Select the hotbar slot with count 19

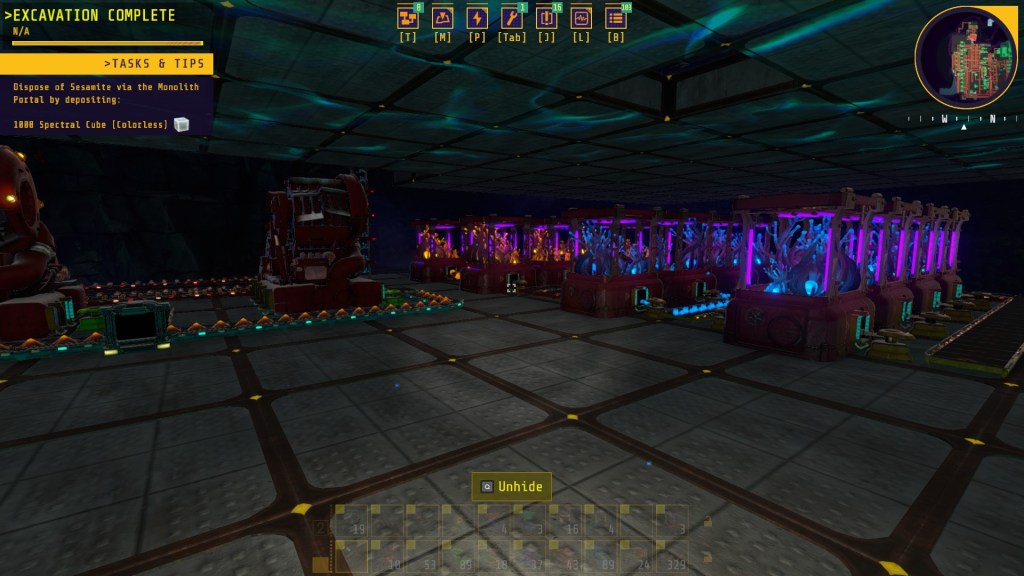[x=352, y=522]
